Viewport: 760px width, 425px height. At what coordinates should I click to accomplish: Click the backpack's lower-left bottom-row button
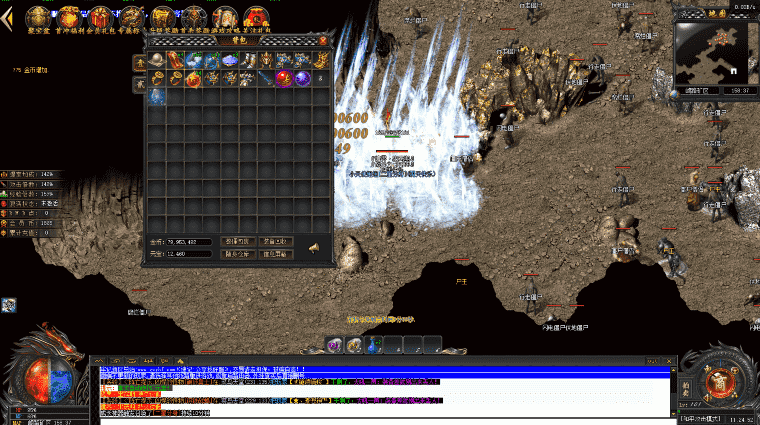coord(237,254)
